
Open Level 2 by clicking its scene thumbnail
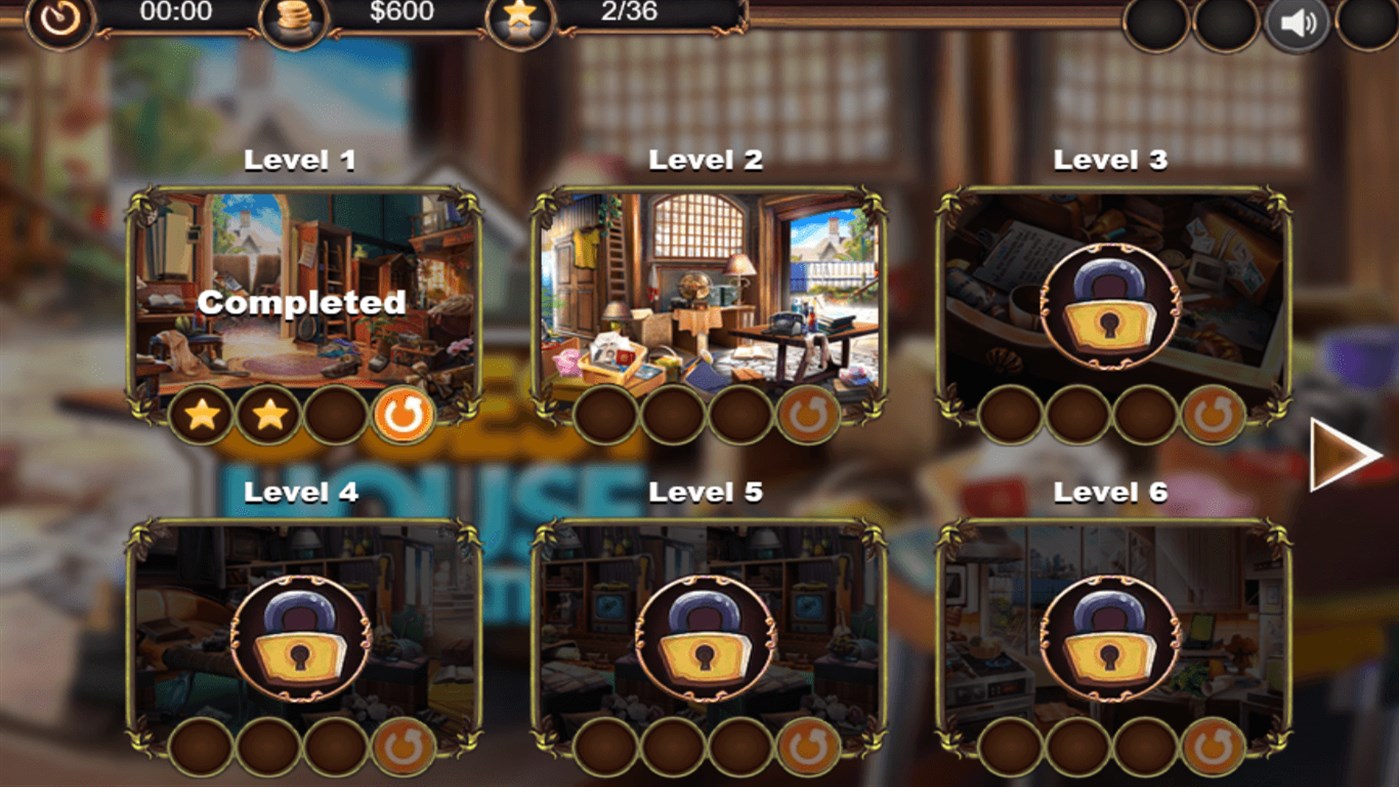[707, 290]
